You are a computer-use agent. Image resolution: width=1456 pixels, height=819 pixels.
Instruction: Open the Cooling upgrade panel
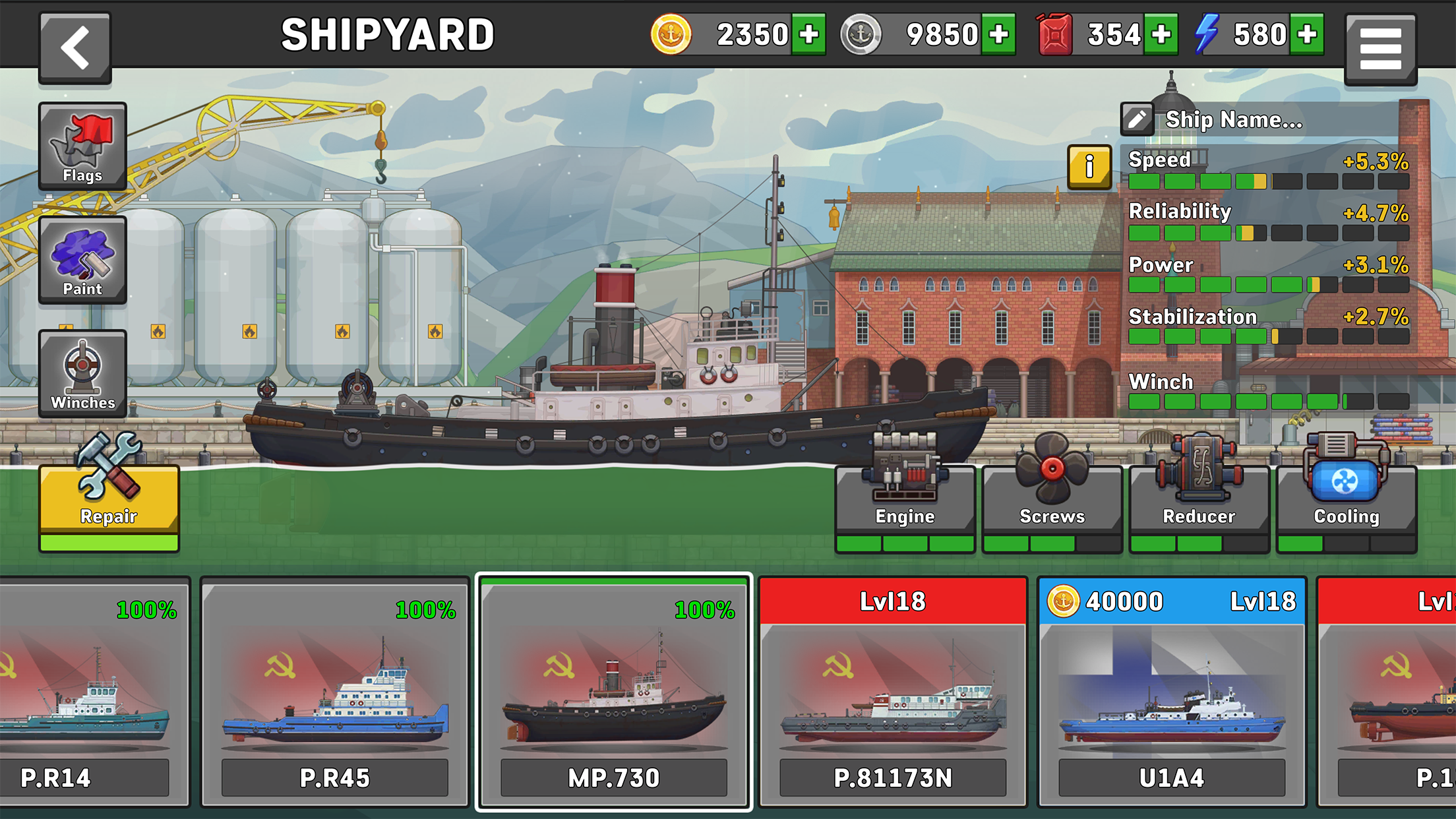point(1345,491)
